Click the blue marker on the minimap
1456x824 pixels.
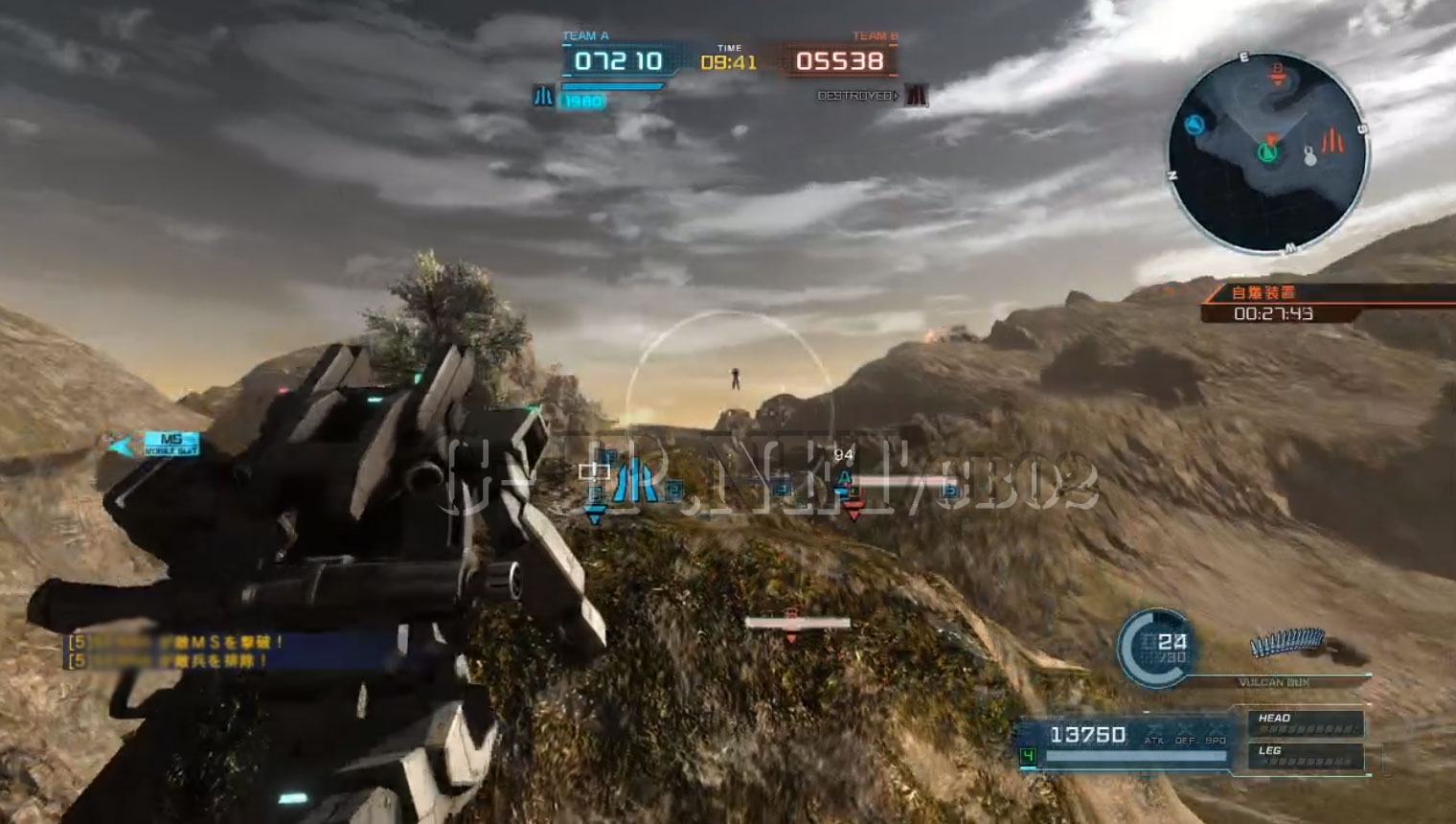click(1194, 125)
